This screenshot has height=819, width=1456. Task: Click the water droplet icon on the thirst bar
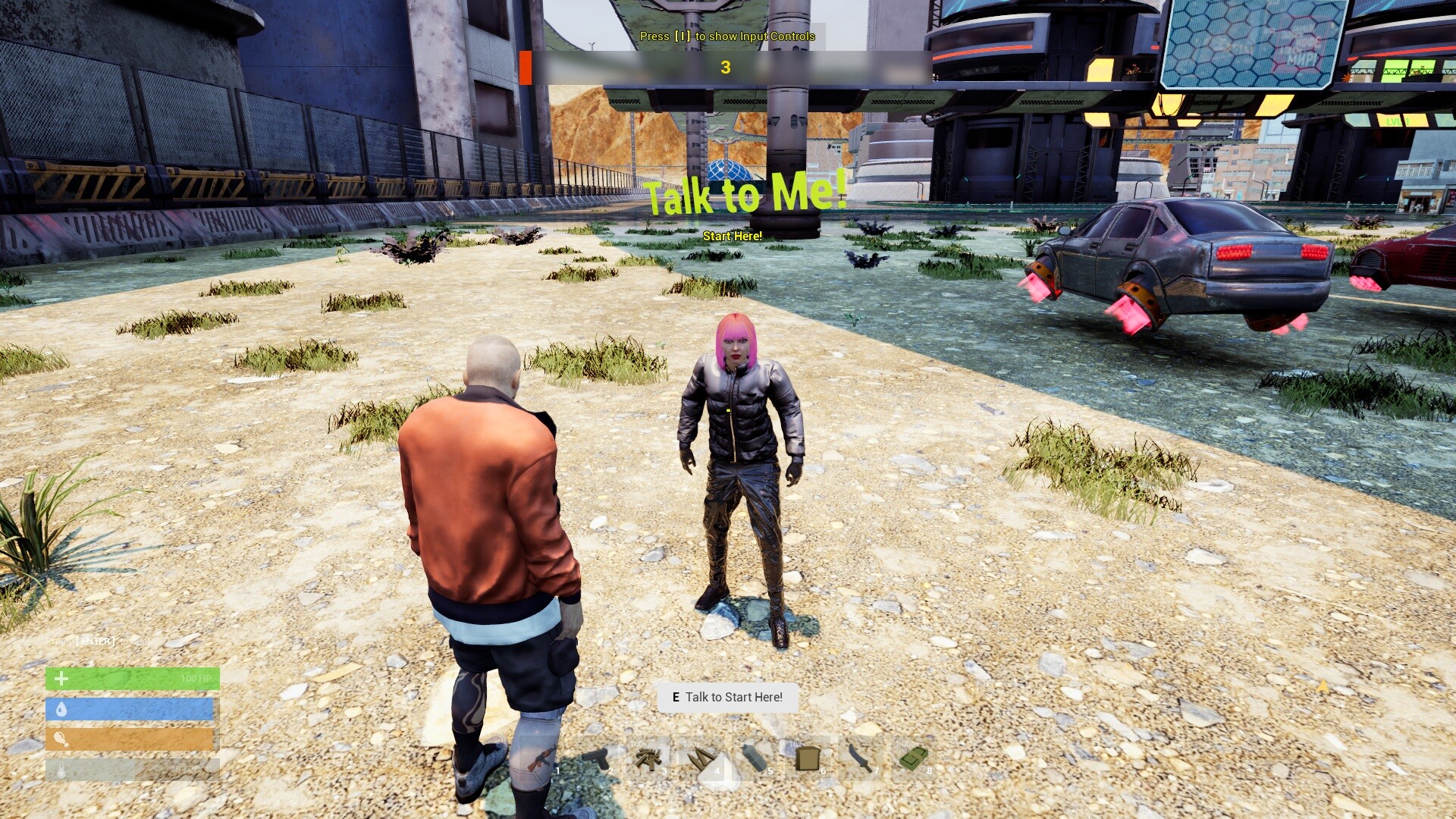(61, 708)
